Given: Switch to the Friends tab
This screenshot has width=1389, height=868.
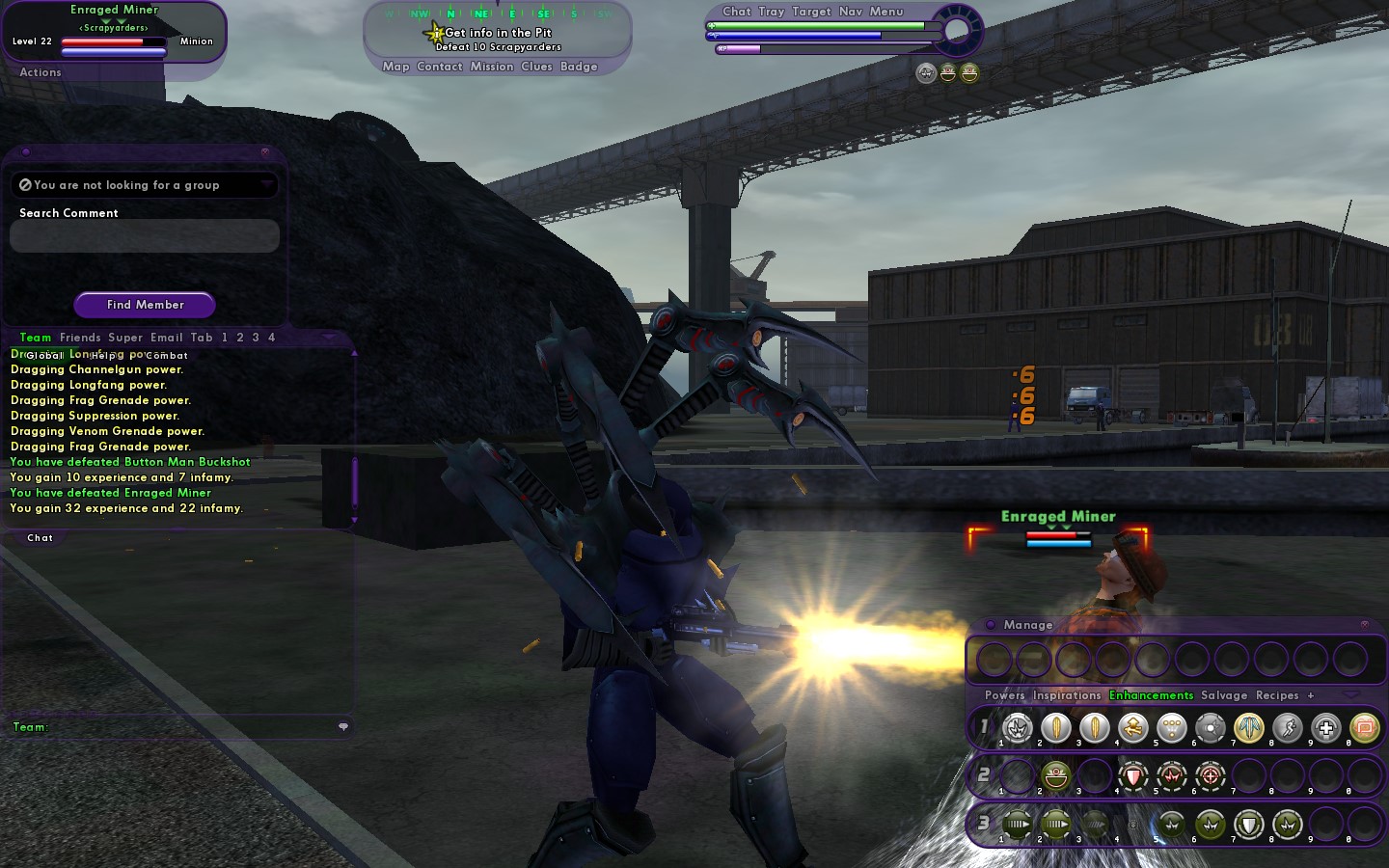Looking at the screenshot, I should point(80,338).
